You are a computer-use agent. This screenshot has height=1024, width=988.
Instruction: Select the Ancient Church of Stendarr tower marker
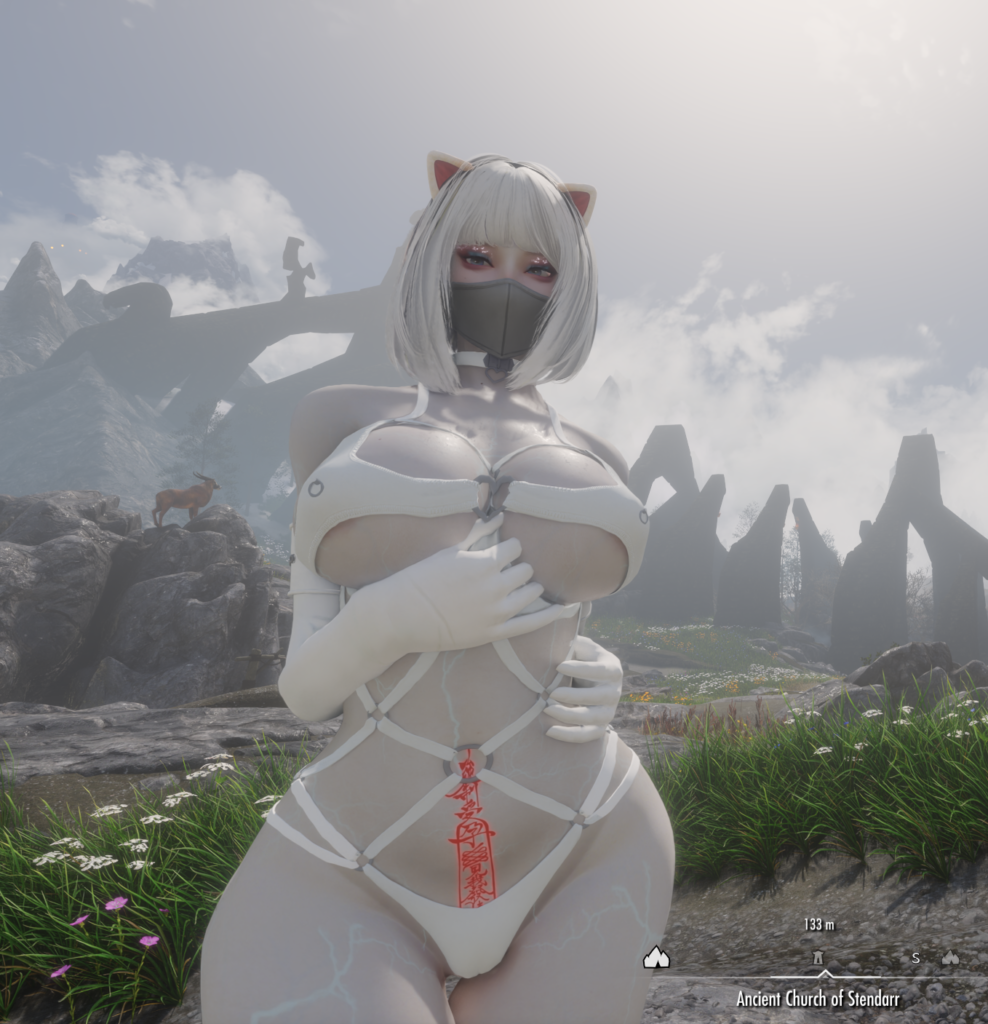pyautogui.click(x=819, y=957)
